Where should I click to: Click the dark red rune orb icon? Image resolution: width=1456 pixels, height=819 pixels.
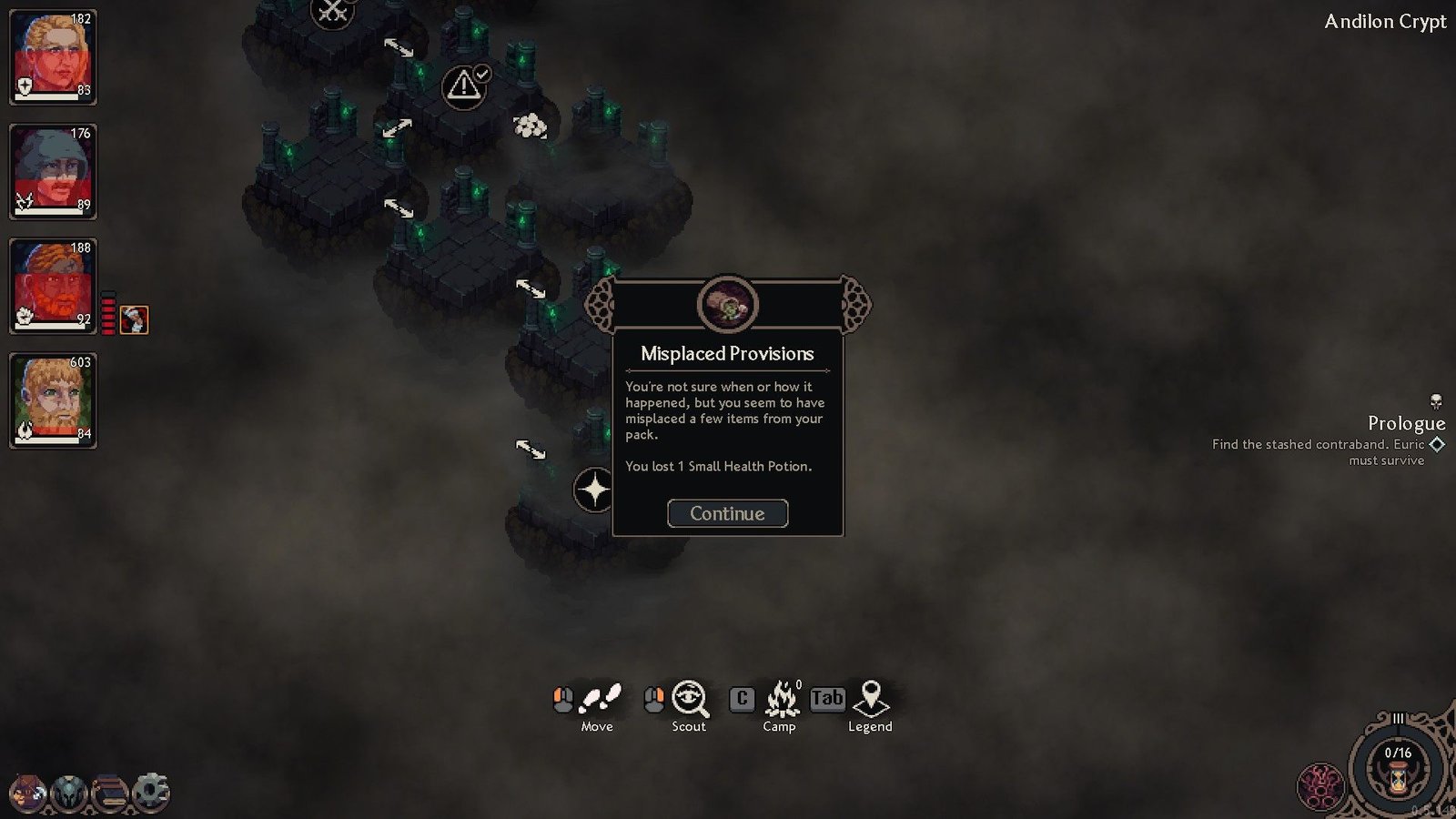pos(1319,785)
